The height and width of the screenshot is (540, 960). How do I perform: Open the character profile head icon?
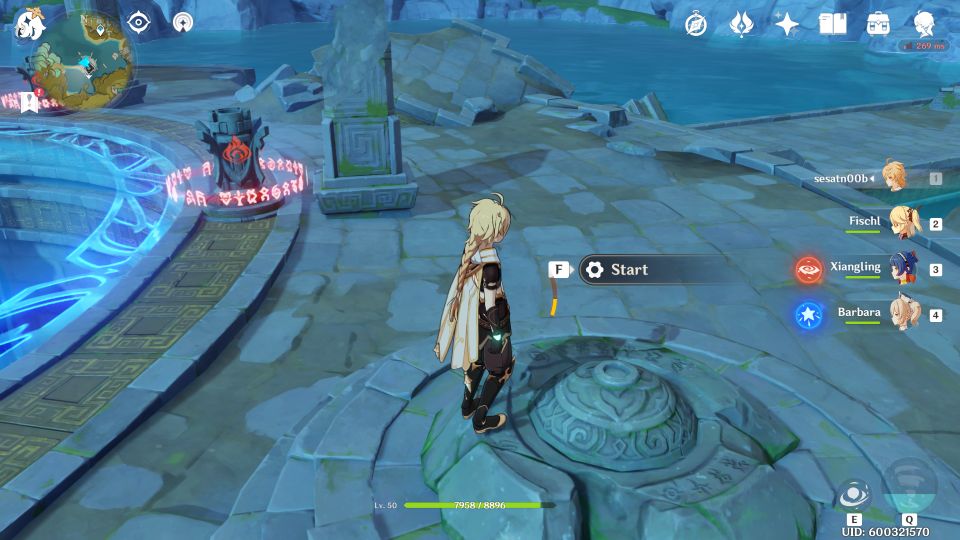pyautogui.click(x=925, y=22)
